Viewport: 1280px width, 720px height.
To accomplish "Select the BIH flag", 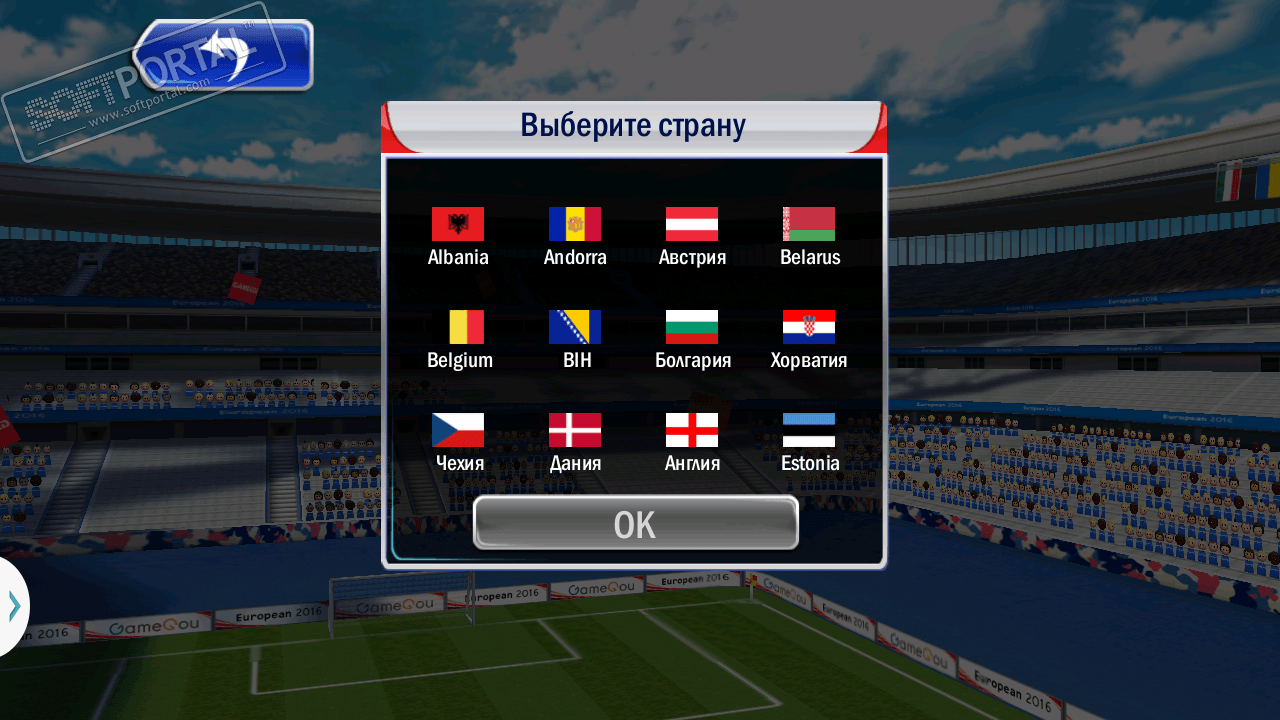I will click(x=575, y=328).
